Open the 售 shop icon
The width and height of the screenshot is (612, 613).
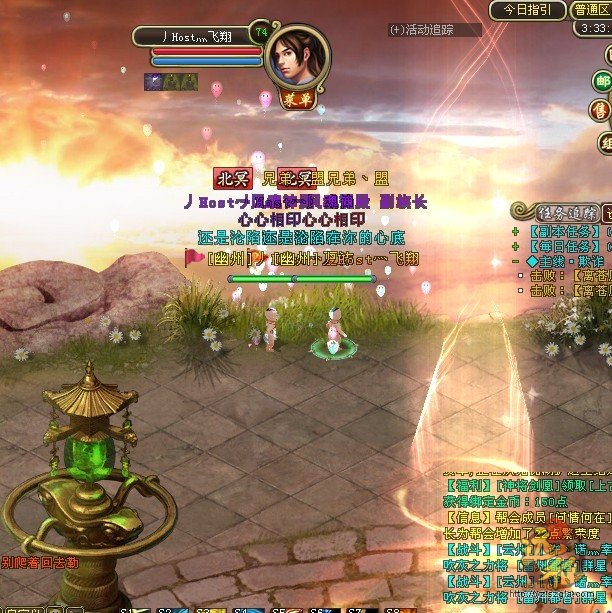pyautogui.click(x=602, y=109)
